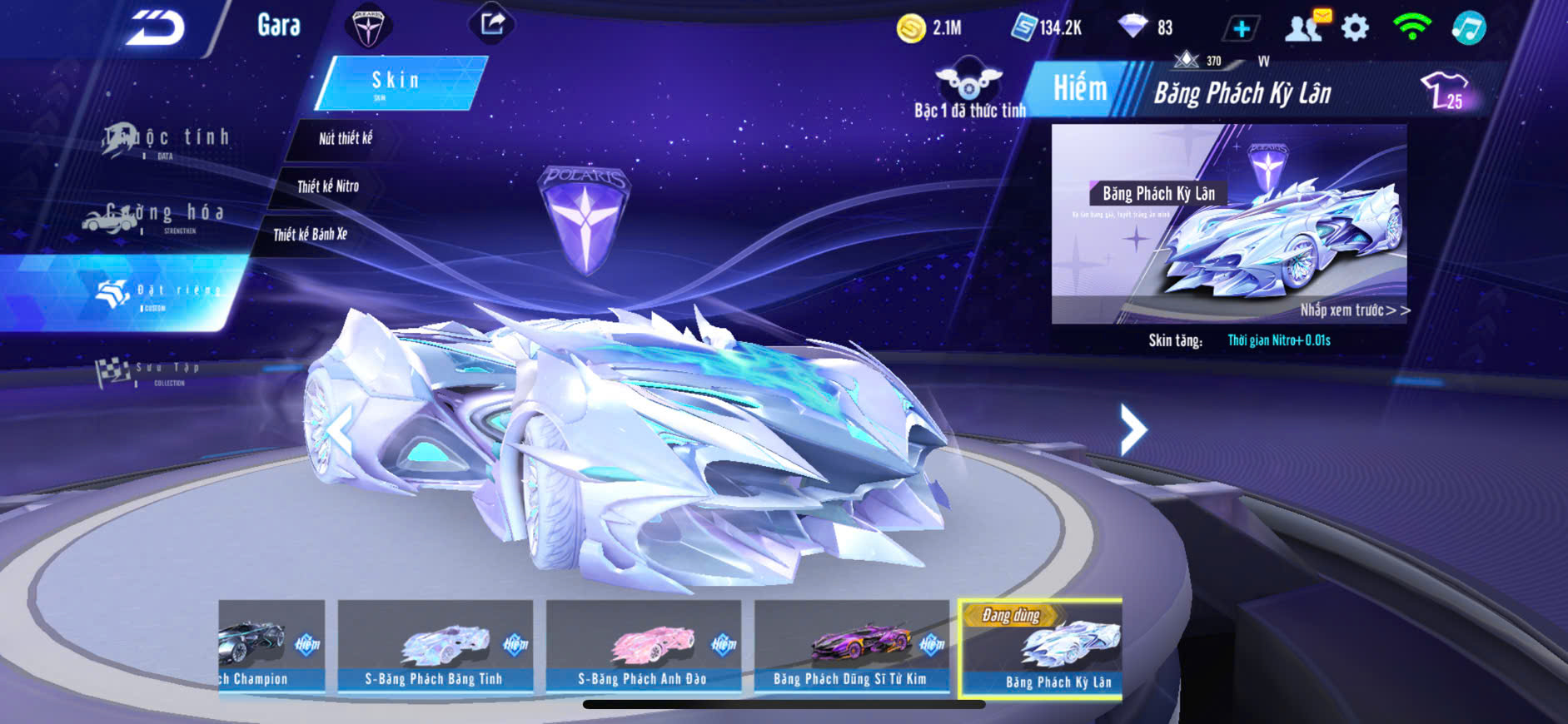The height and width of the screenshot is (724, 1568).
Task: Select Thiết kế Nitro option
Action: pyautogui.click(x=327, y=186)
